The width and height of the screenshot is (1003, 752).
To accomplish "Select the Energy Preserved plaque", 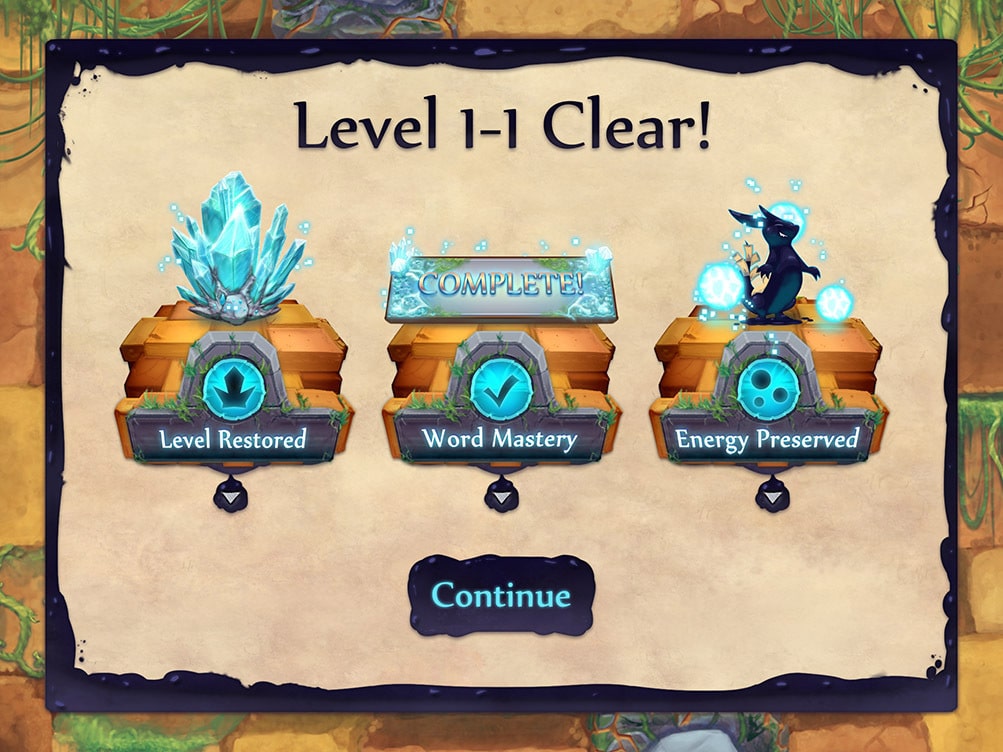I will [767, 438].
